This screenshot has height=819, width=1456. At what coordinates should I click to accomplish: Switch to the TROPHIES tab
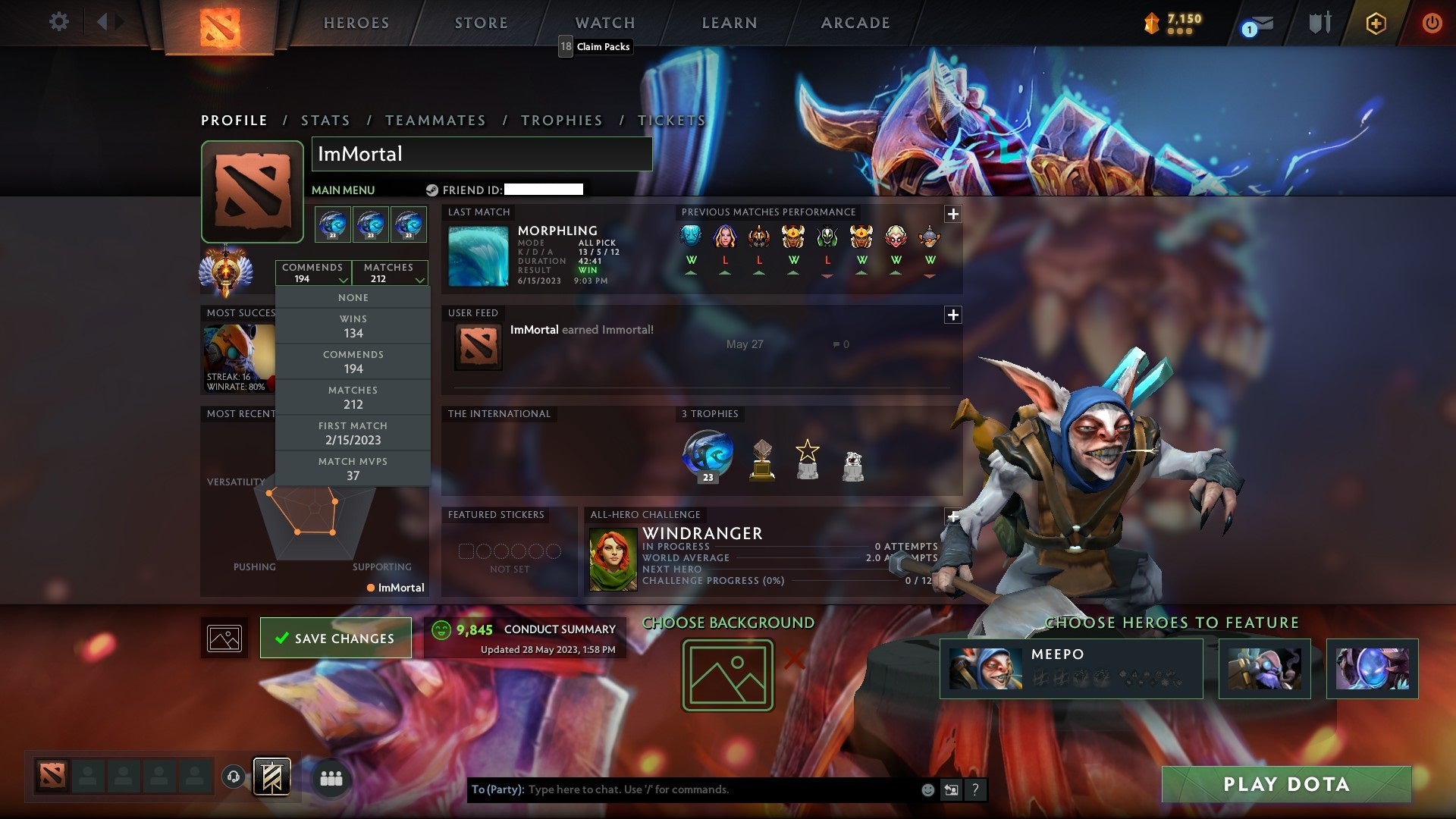coord(561,120)
